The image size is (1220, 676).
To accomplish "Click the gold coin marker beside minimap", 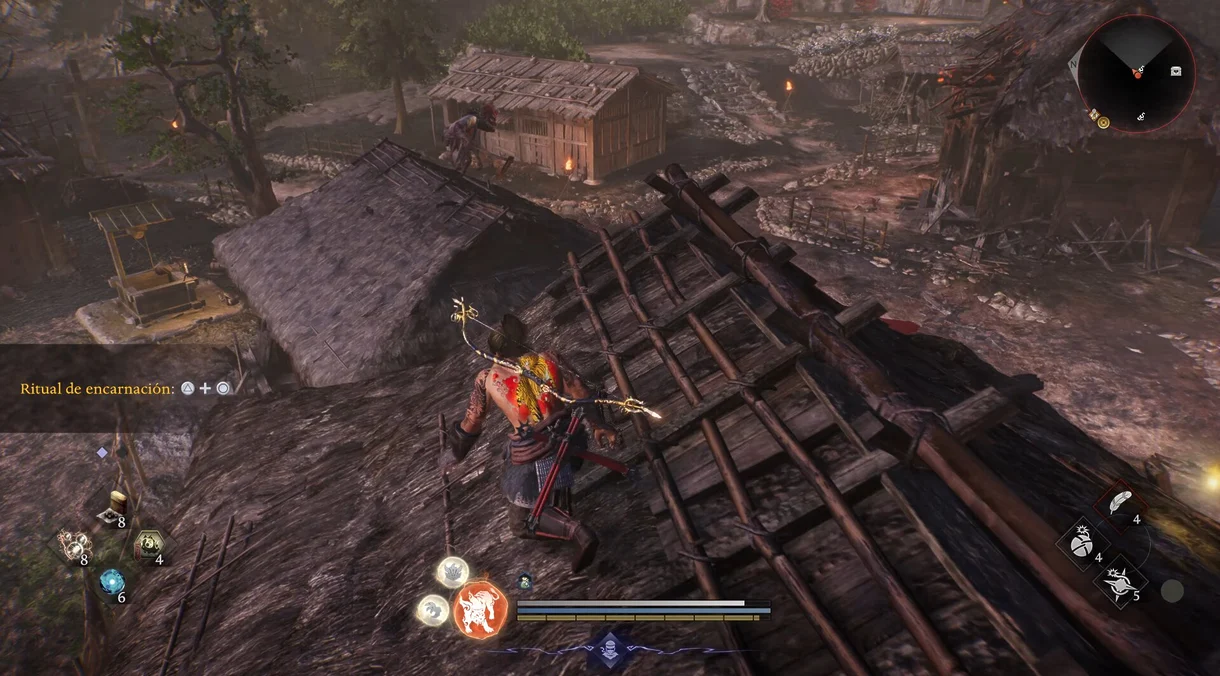I will pyautogui.click(x=1103, y=122).
